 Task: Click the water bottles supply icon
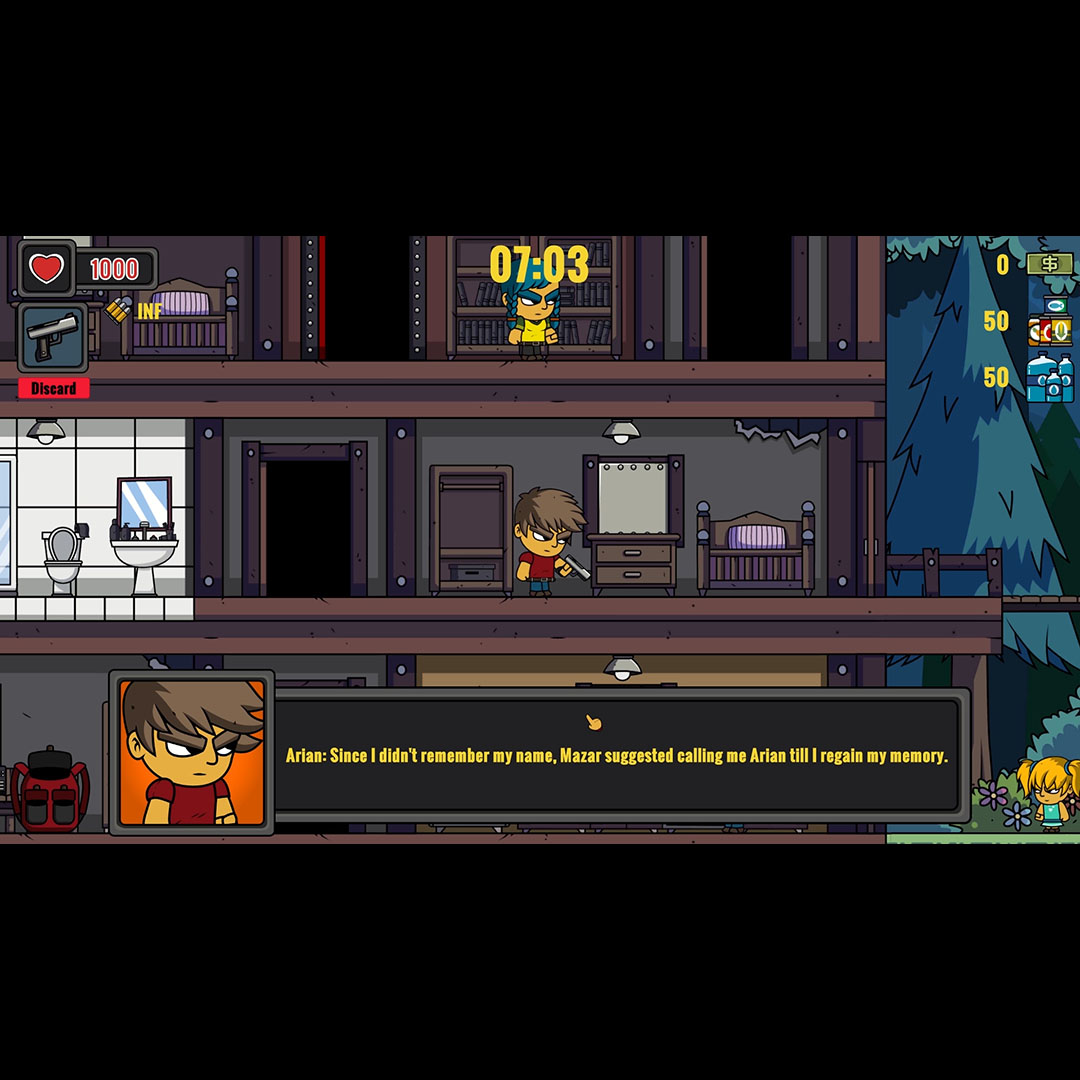coord(1050,378)
